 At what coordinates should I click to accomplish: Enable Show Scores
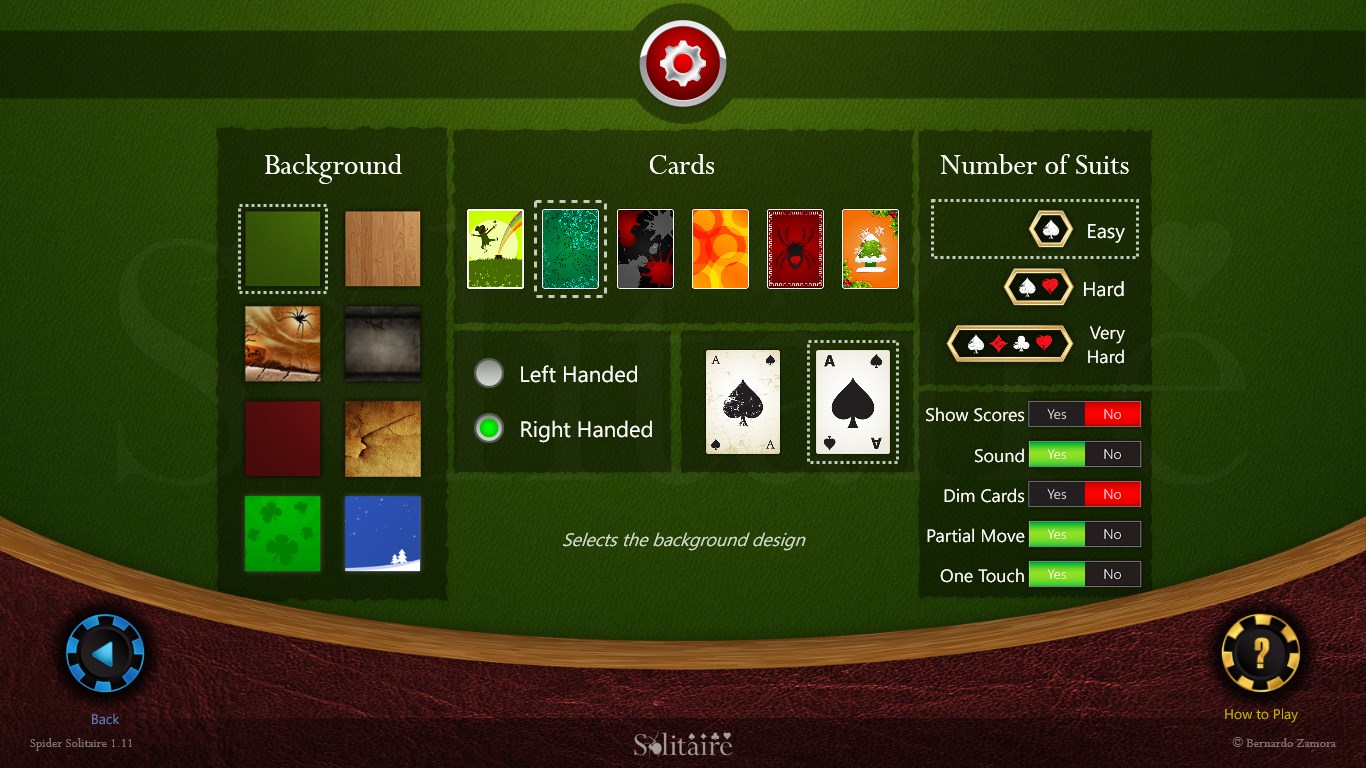pos(1057,413)
